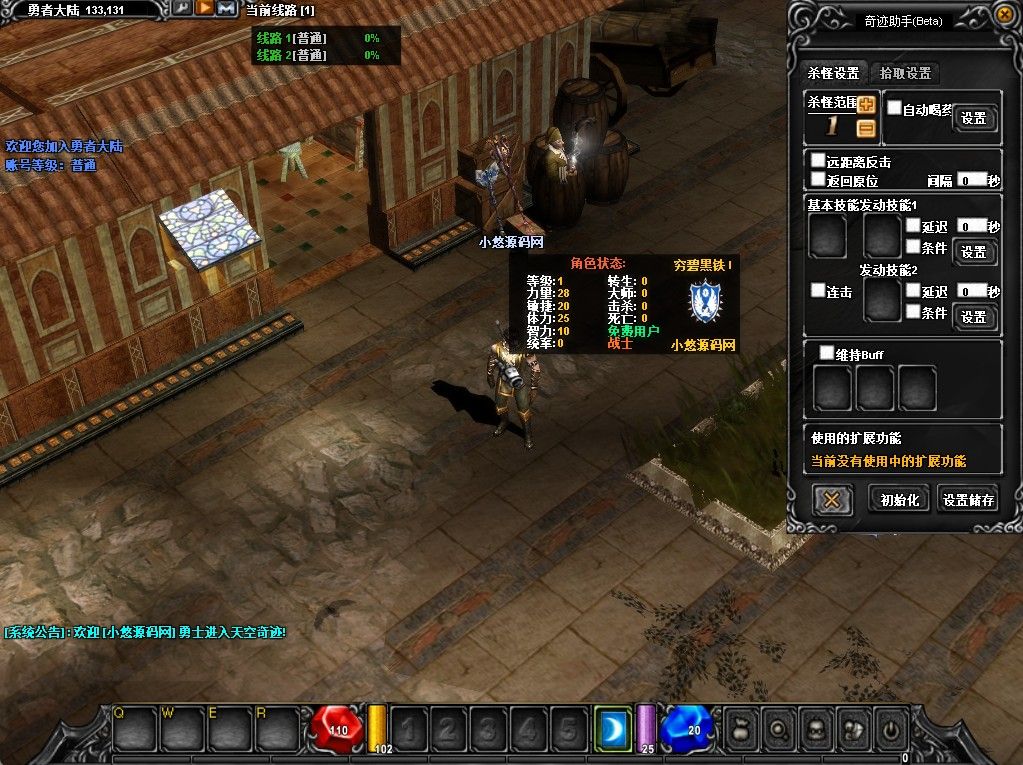This screenshot has height=765, width=1023.
Task: Check the 连击 combo option
Action: (x=818, y=291)
